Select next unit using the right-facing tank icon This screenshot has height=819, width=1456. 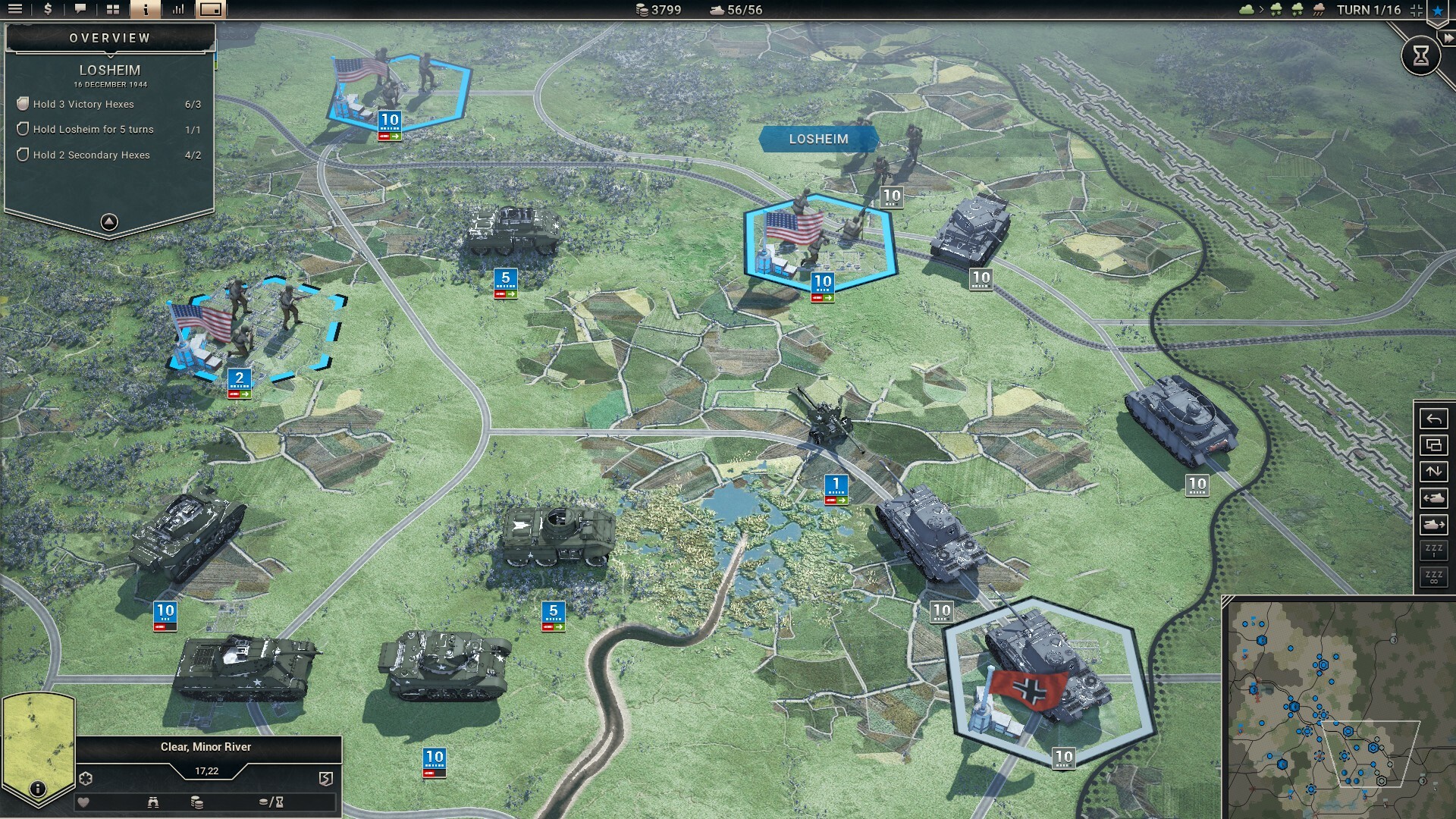click(1433, 523)
